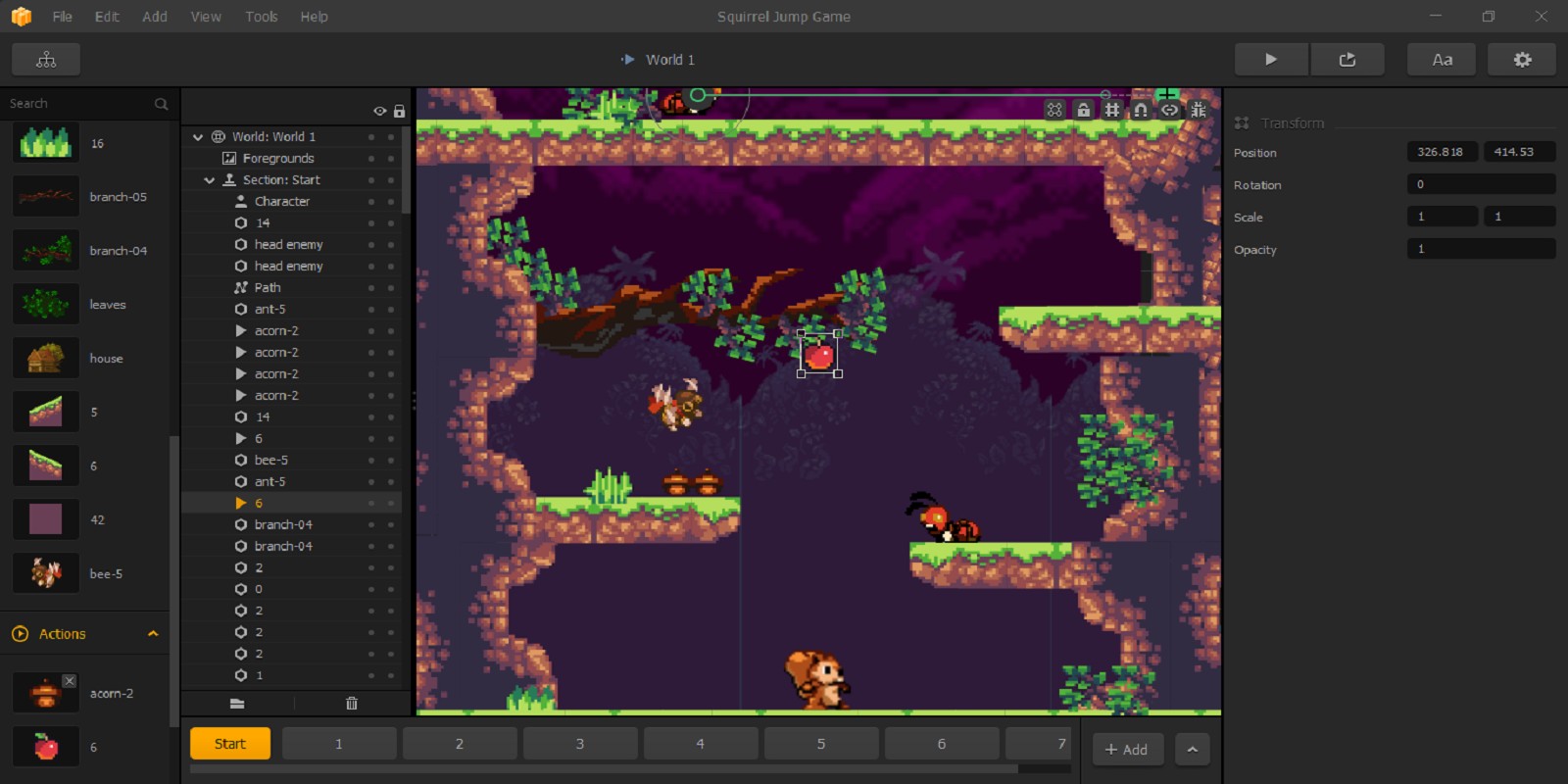Viewport: 1568px width, 784px height.
Task: Open the export/share button
Action: (x=1347, y=60)
